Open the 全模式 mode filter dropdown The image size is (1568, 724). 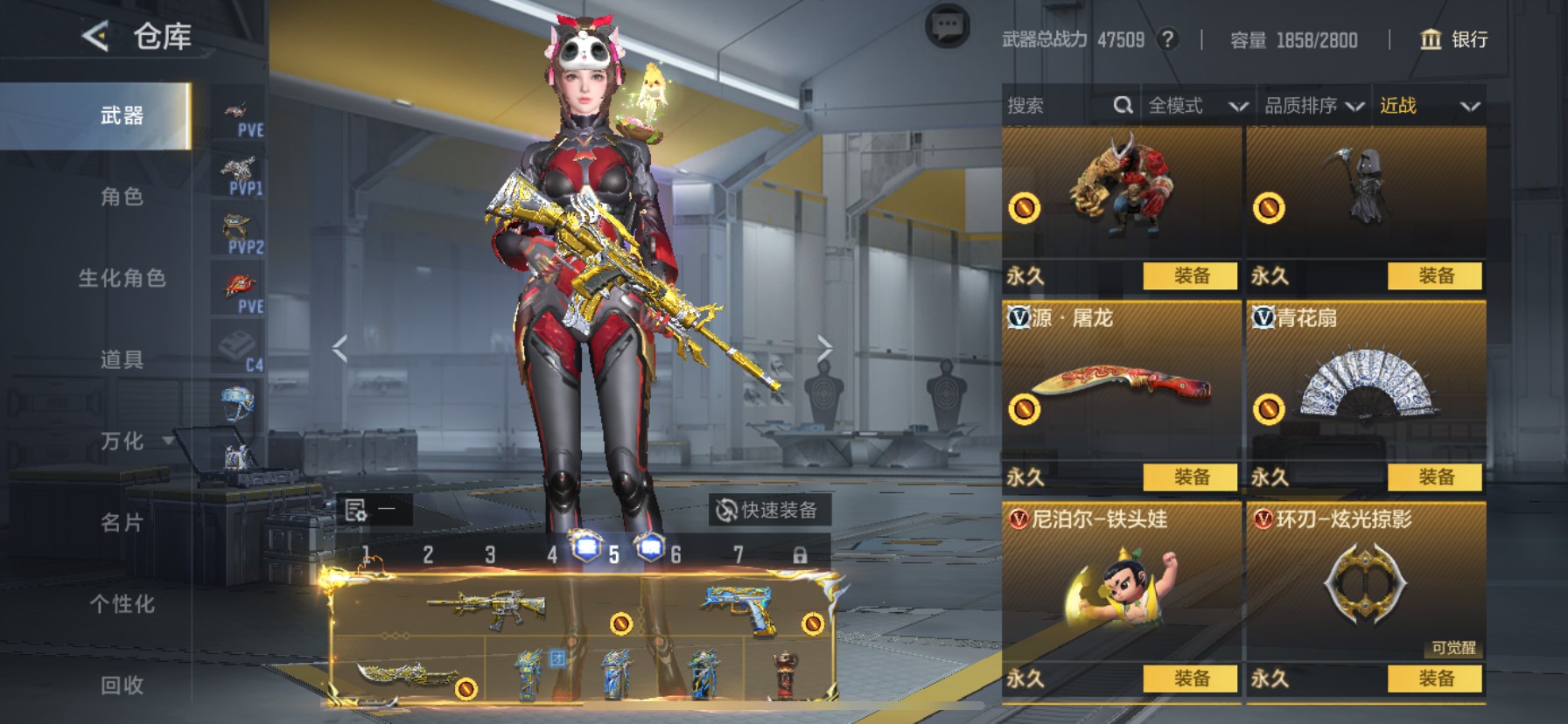(1197, 106)
